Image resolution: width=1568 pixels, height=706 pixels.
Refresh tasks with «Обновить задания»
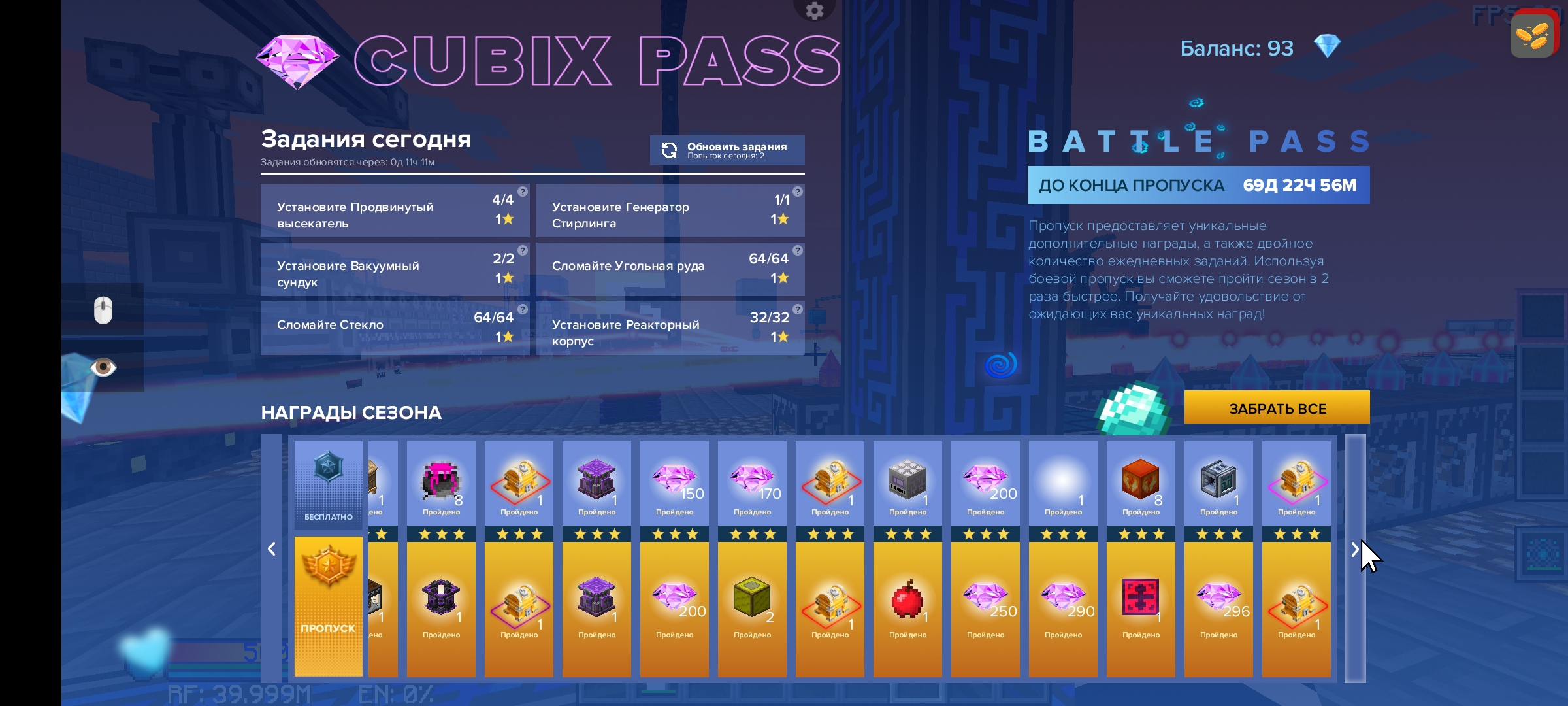(727, 150)
